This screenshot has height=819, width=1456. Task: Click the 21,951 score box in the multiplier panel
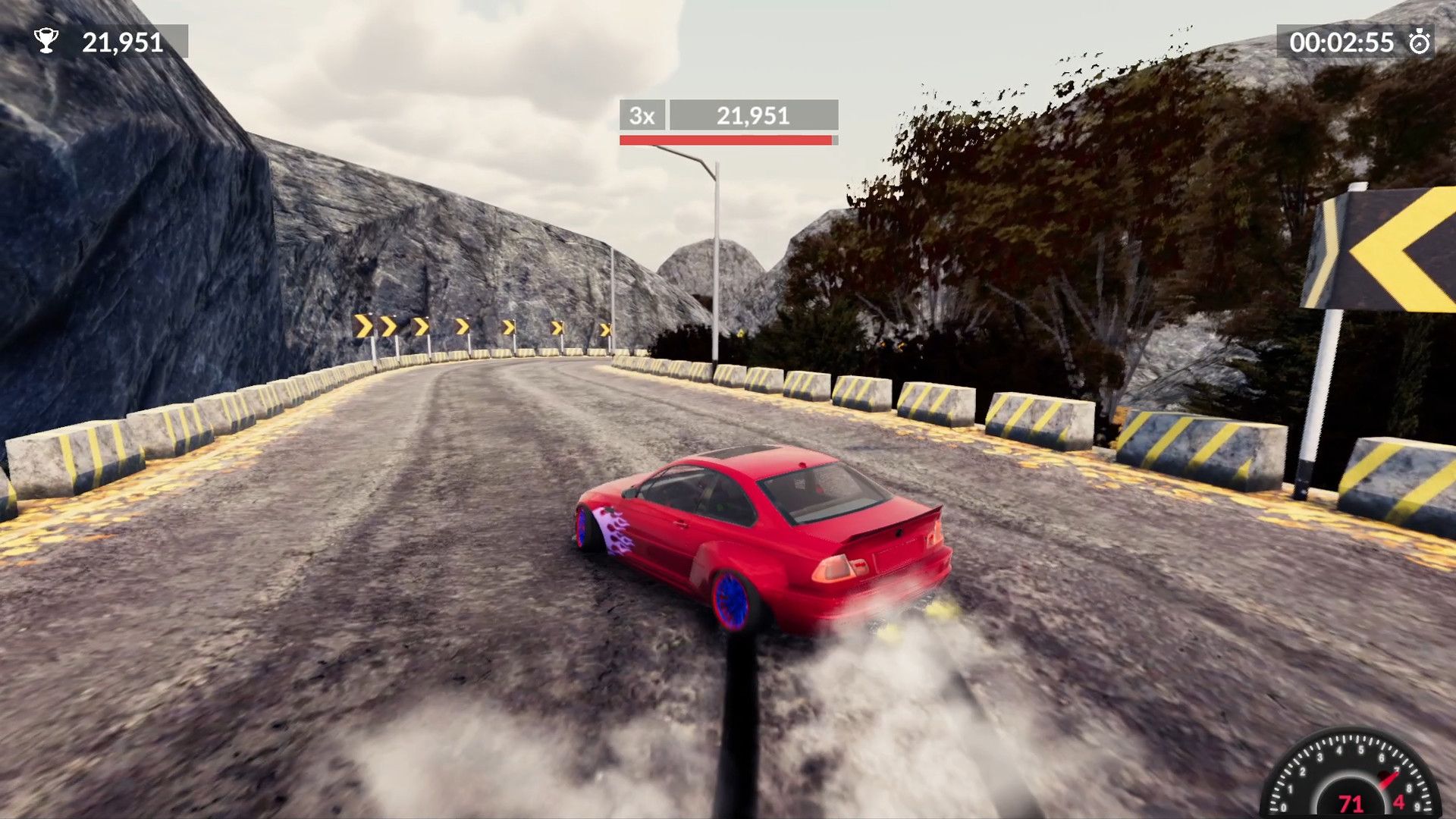pos(753,115)
